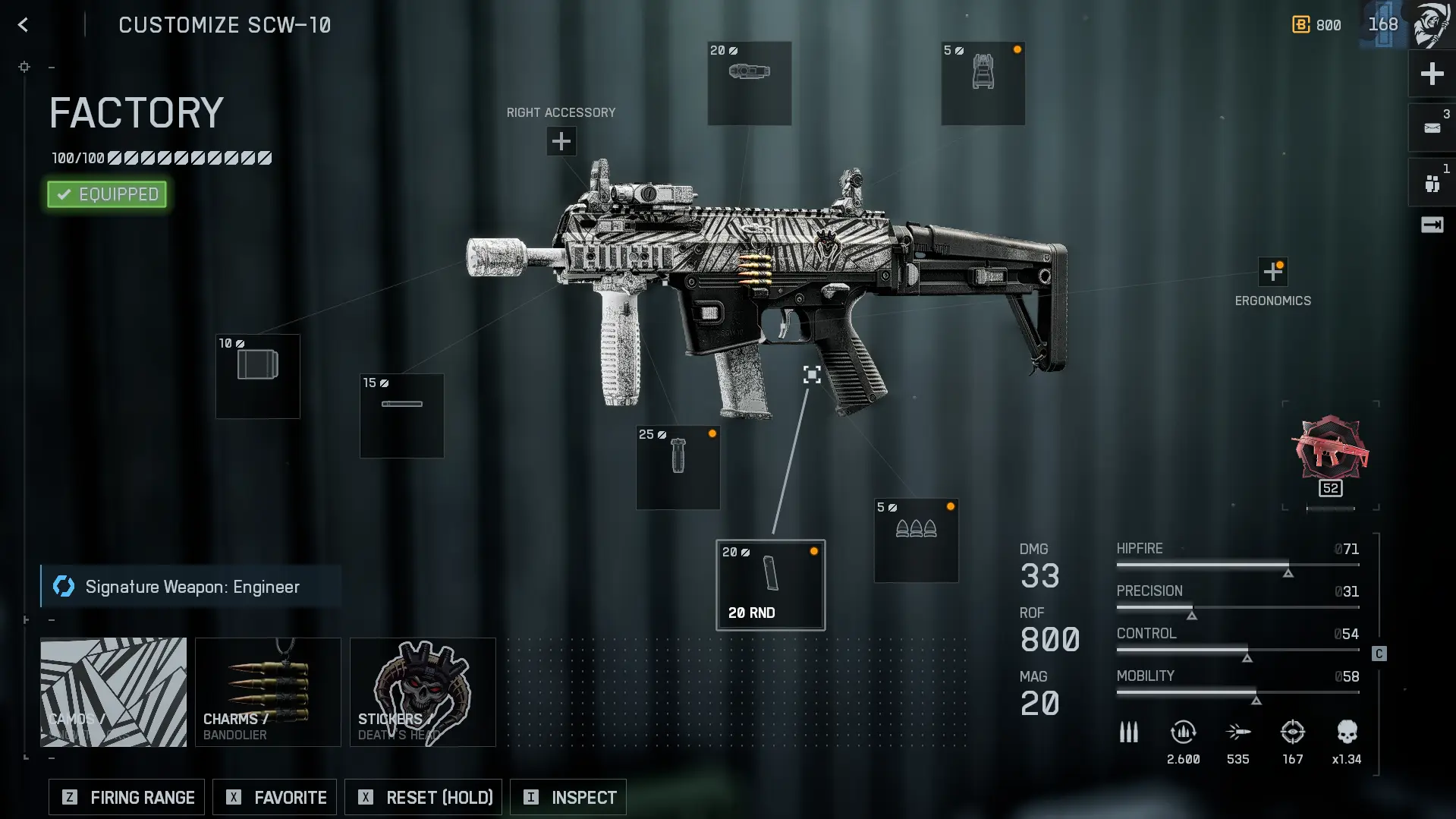
Task: Select the optic scope attachment slot
Action: tap(749, 83)
